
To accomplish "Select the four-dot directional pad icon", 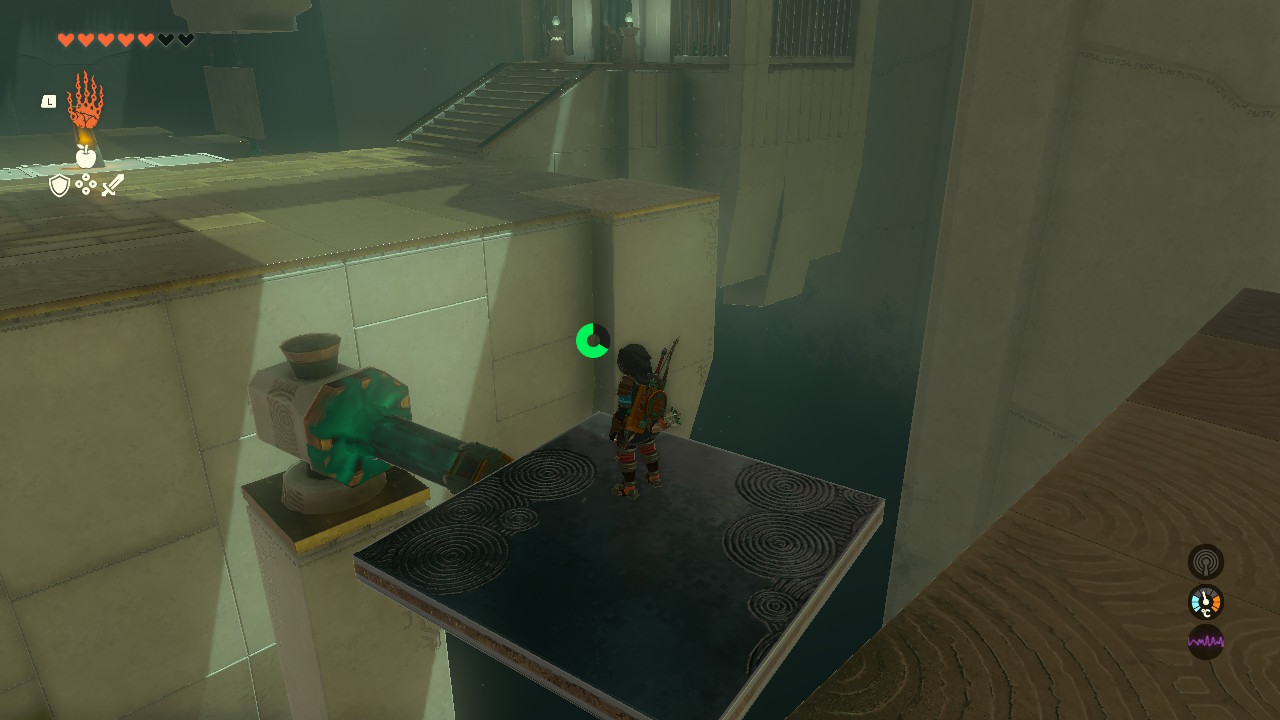I will 86,184.
